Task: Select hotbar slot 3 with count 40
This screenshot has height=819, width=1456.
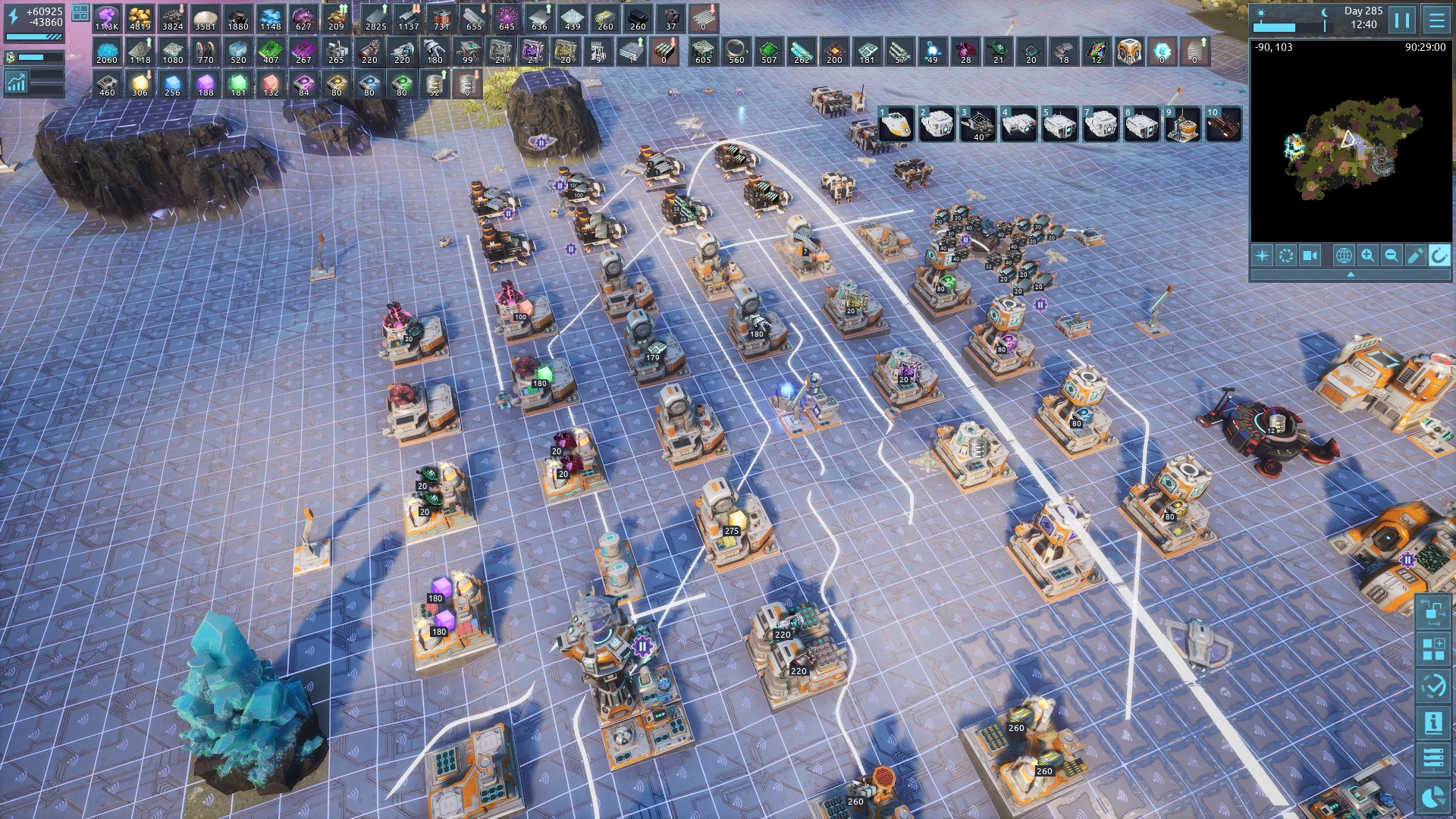Action: click(x=977, y=124)
